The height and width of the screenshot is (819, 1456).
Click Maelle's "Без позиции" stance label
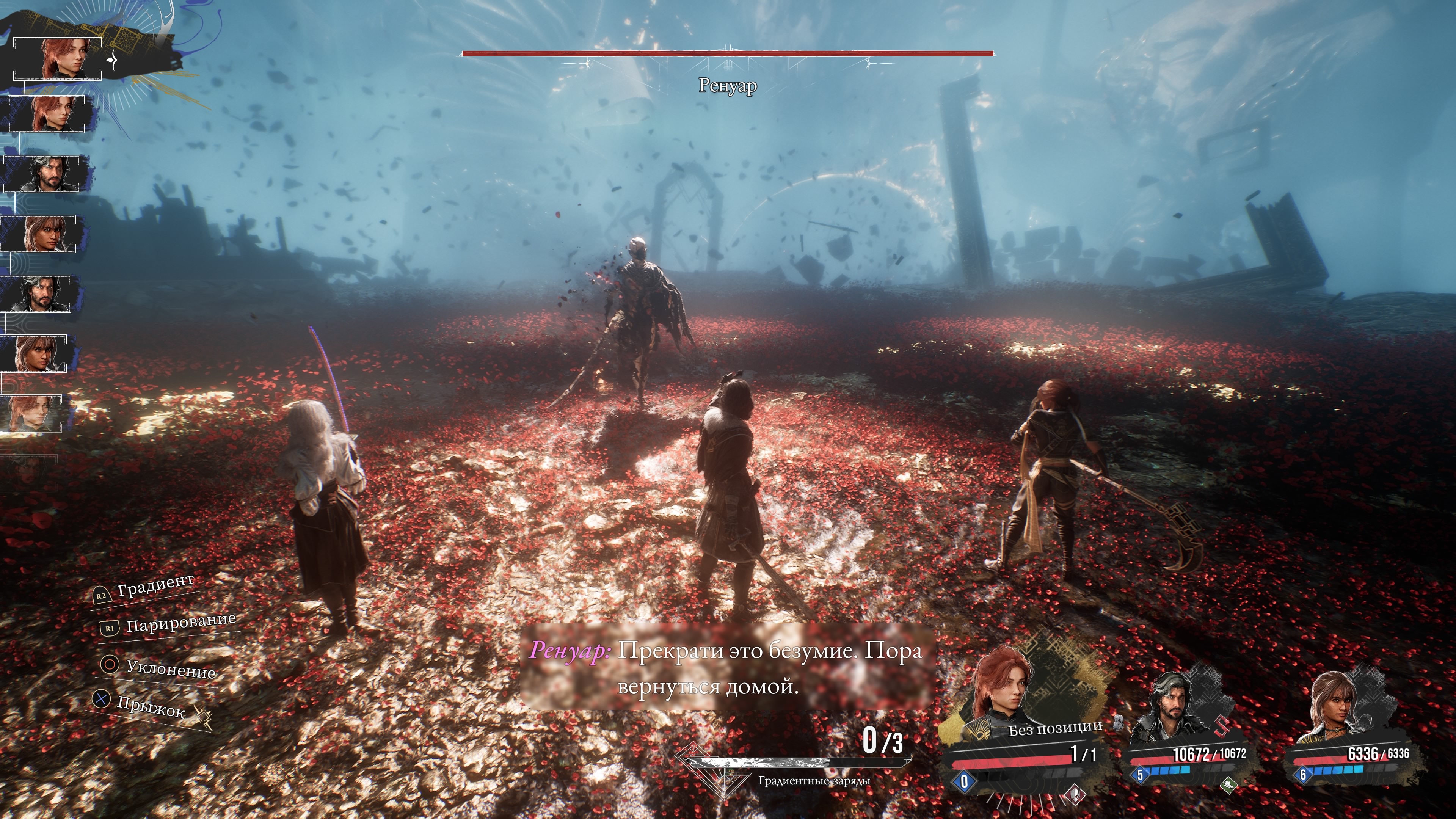click(1055, 728)
